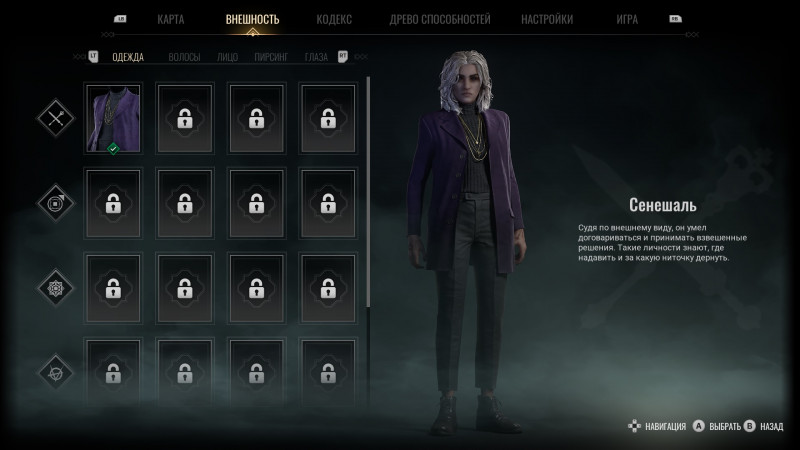Open the Игра tab
This screenshot has width=800, height=450.
tap(627, 19)
